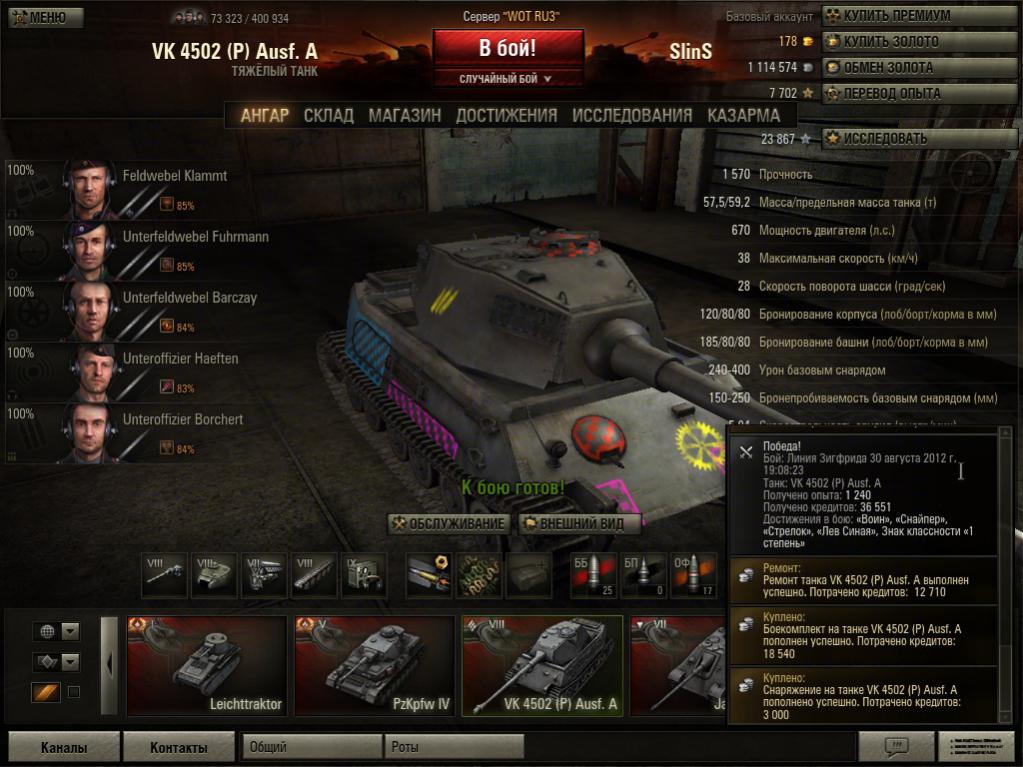
Task: Select the PzKpfw IV tank
Action: pos(374,665)
